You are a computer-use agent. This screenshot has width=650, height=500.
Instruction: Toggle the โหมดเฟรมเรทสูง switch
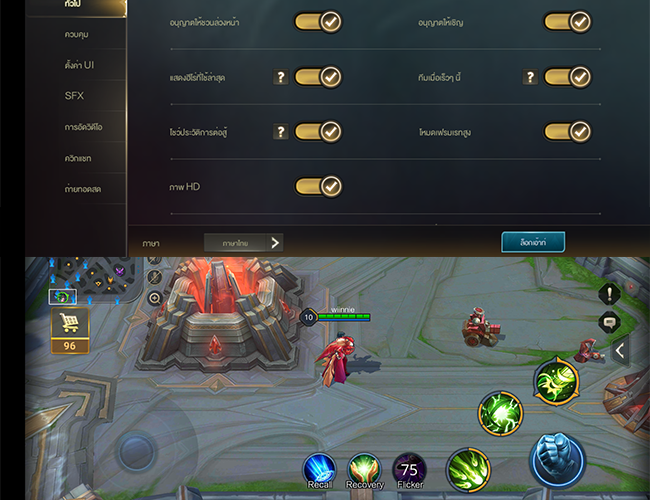[568, 131]
